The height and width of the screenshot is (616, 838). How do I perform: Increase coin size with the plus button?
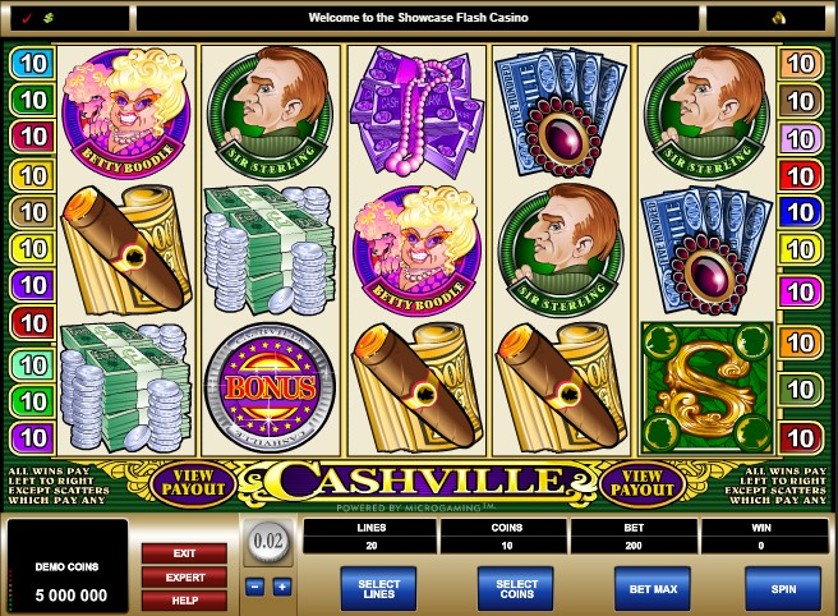282,587
